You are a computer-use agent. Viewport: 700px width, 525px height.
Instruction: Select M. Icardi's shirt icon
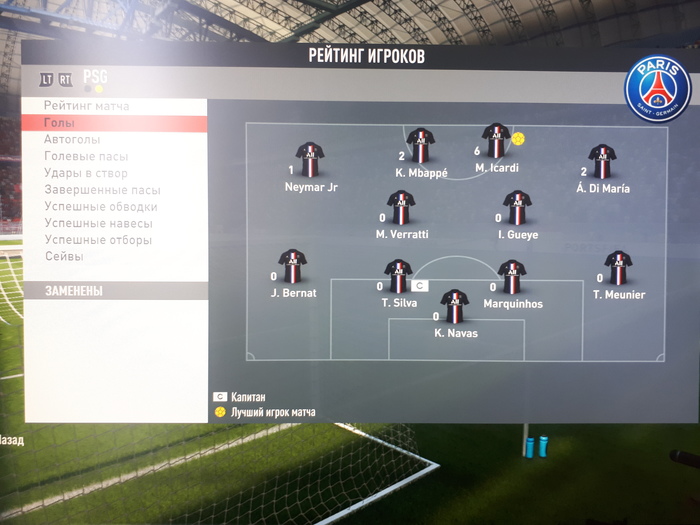[x=496, y=141]
